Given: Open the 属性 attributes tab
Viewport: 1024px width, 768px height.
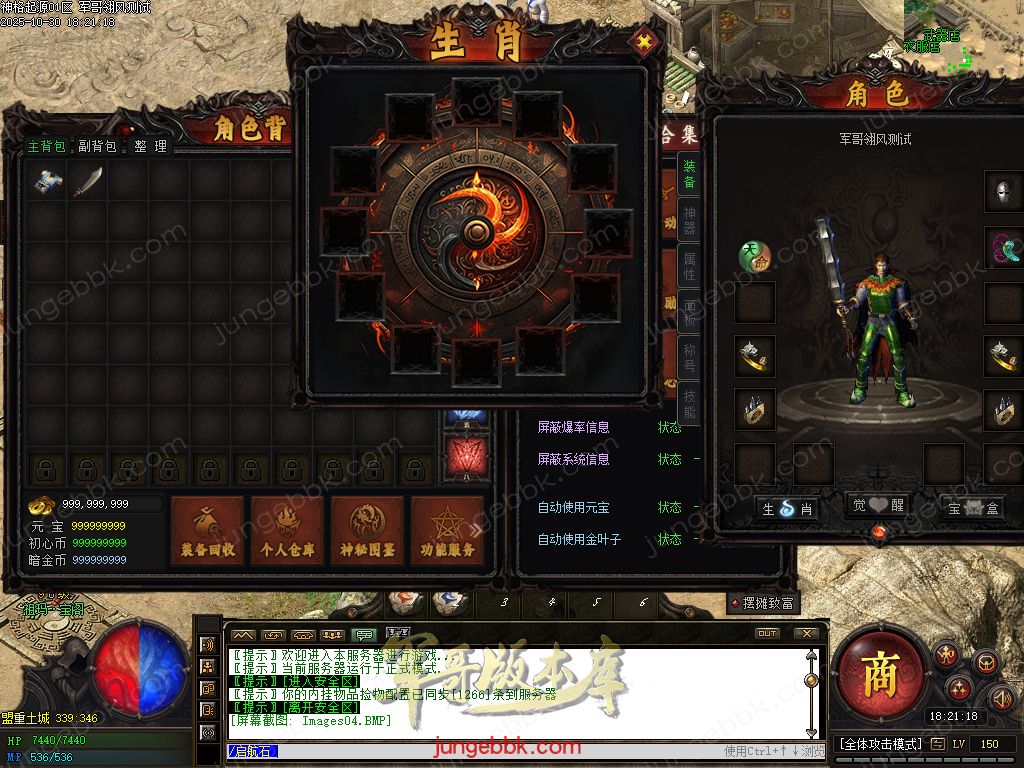Looking at the screenshot, I should (x=689, y=267).
